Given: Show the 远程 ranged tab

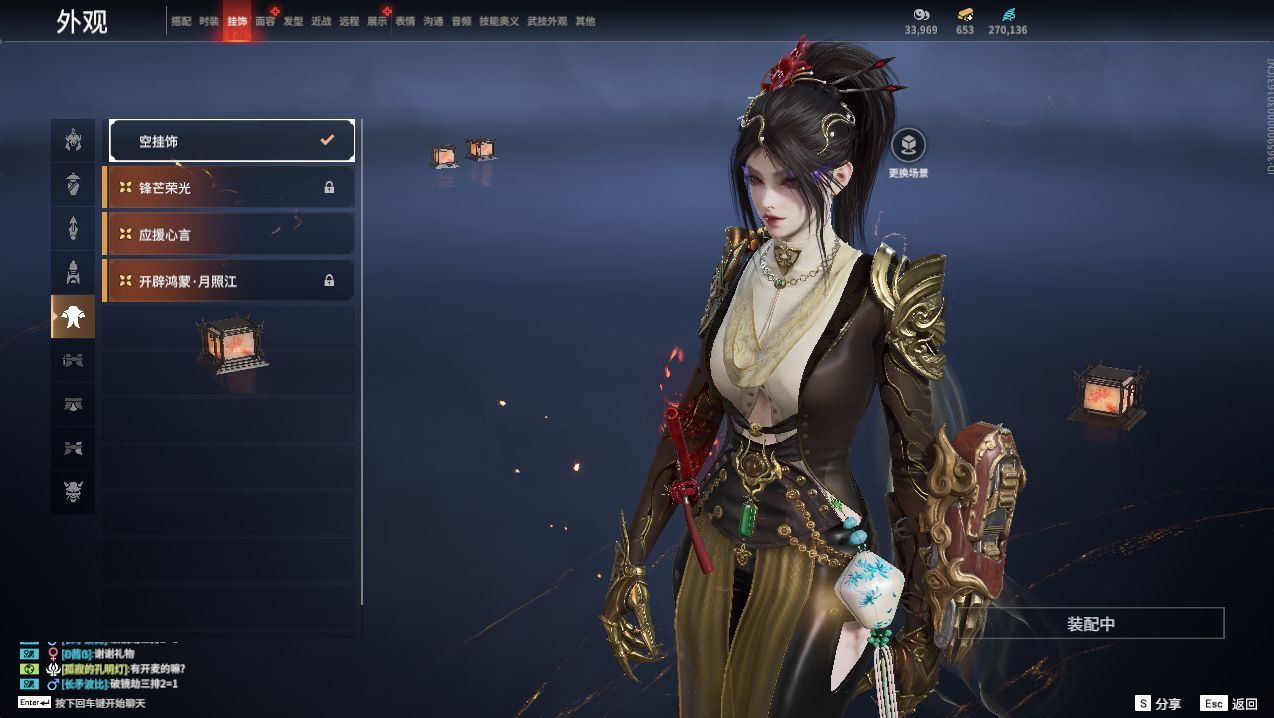Looking at the screenshot, I should [x=349, y=21].
